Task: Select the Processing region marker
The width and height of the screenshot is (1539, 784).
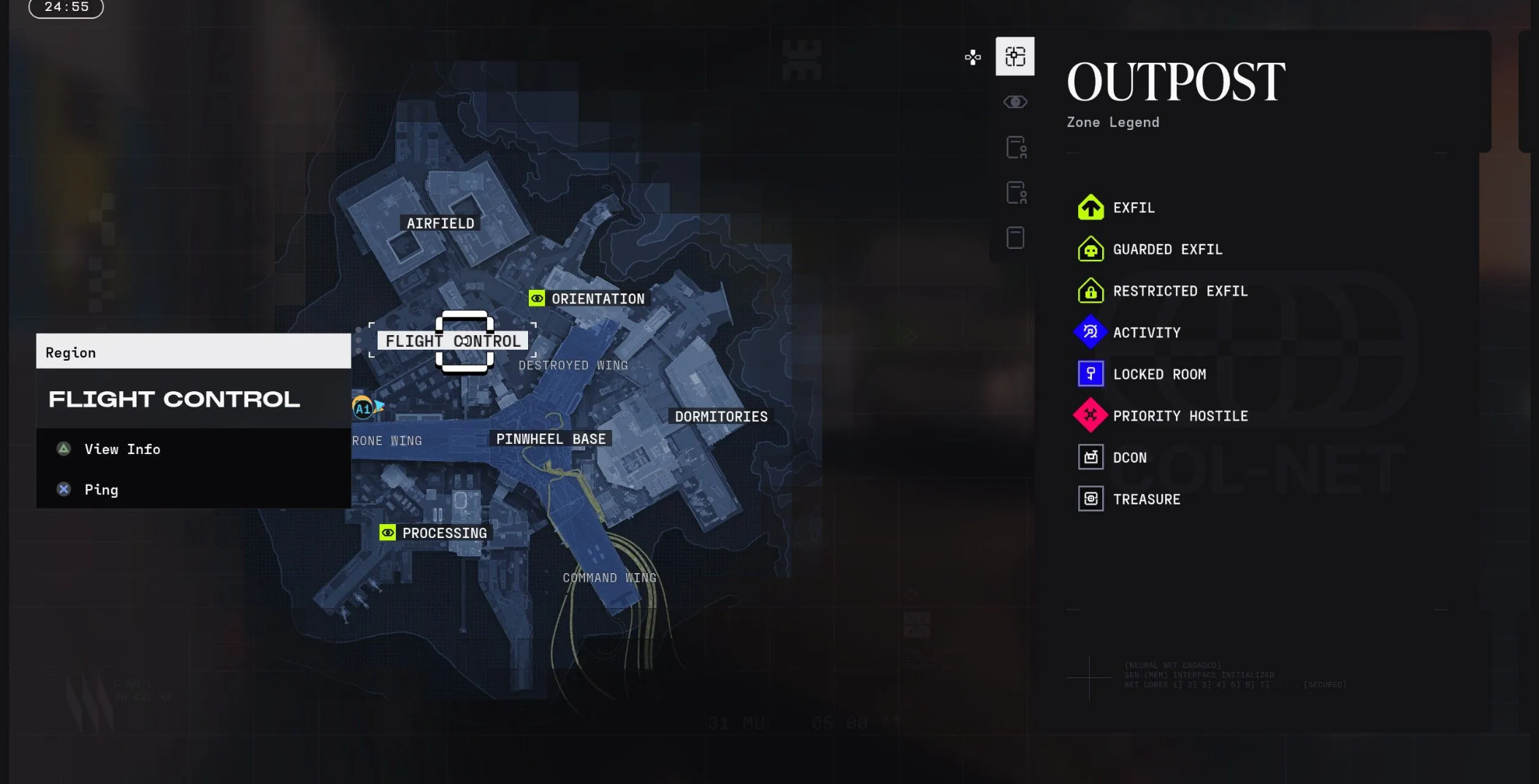Action: (x=435, y=533)
